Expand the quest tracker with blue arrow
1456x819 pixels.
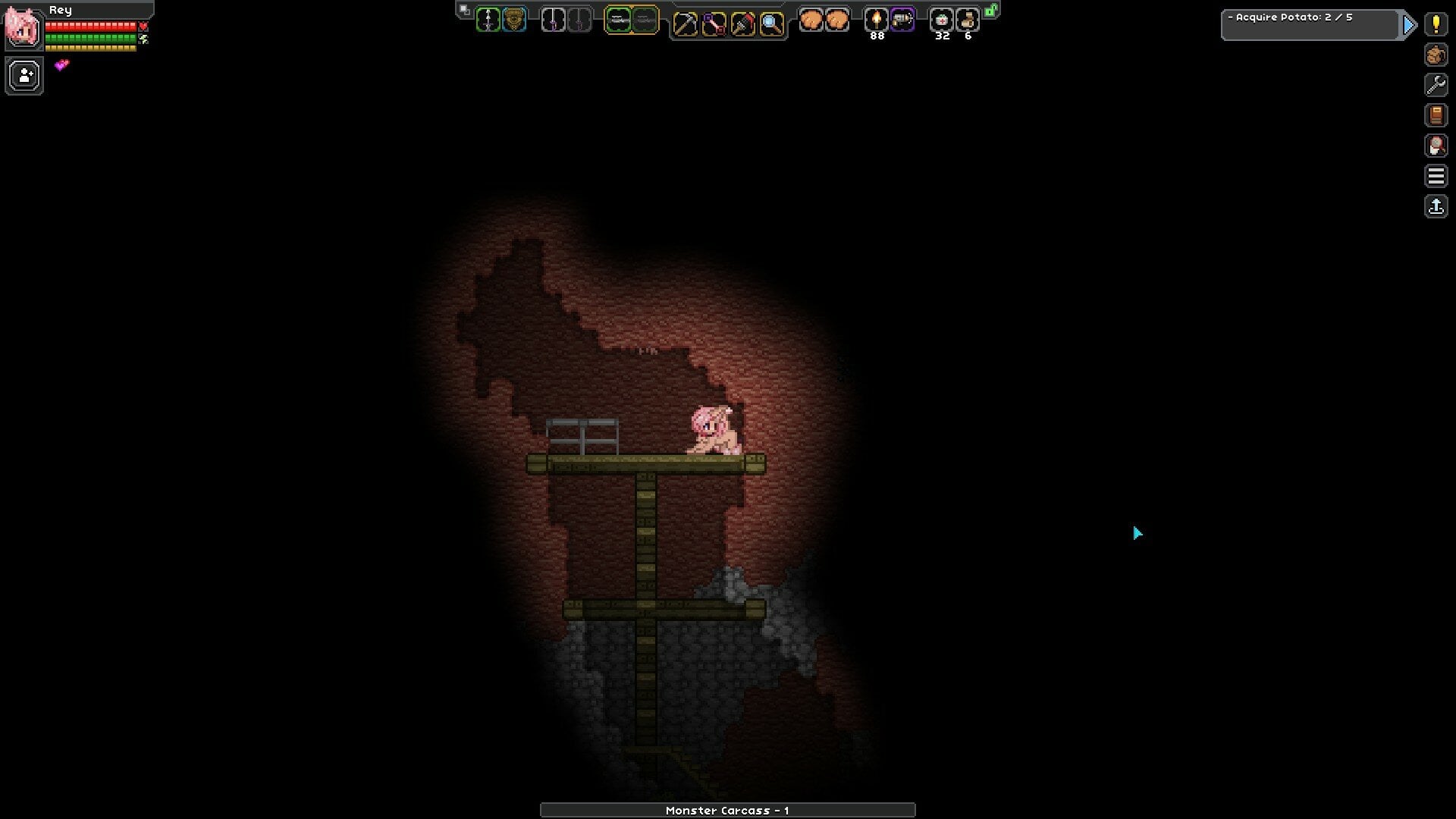tap(1409, 24)
